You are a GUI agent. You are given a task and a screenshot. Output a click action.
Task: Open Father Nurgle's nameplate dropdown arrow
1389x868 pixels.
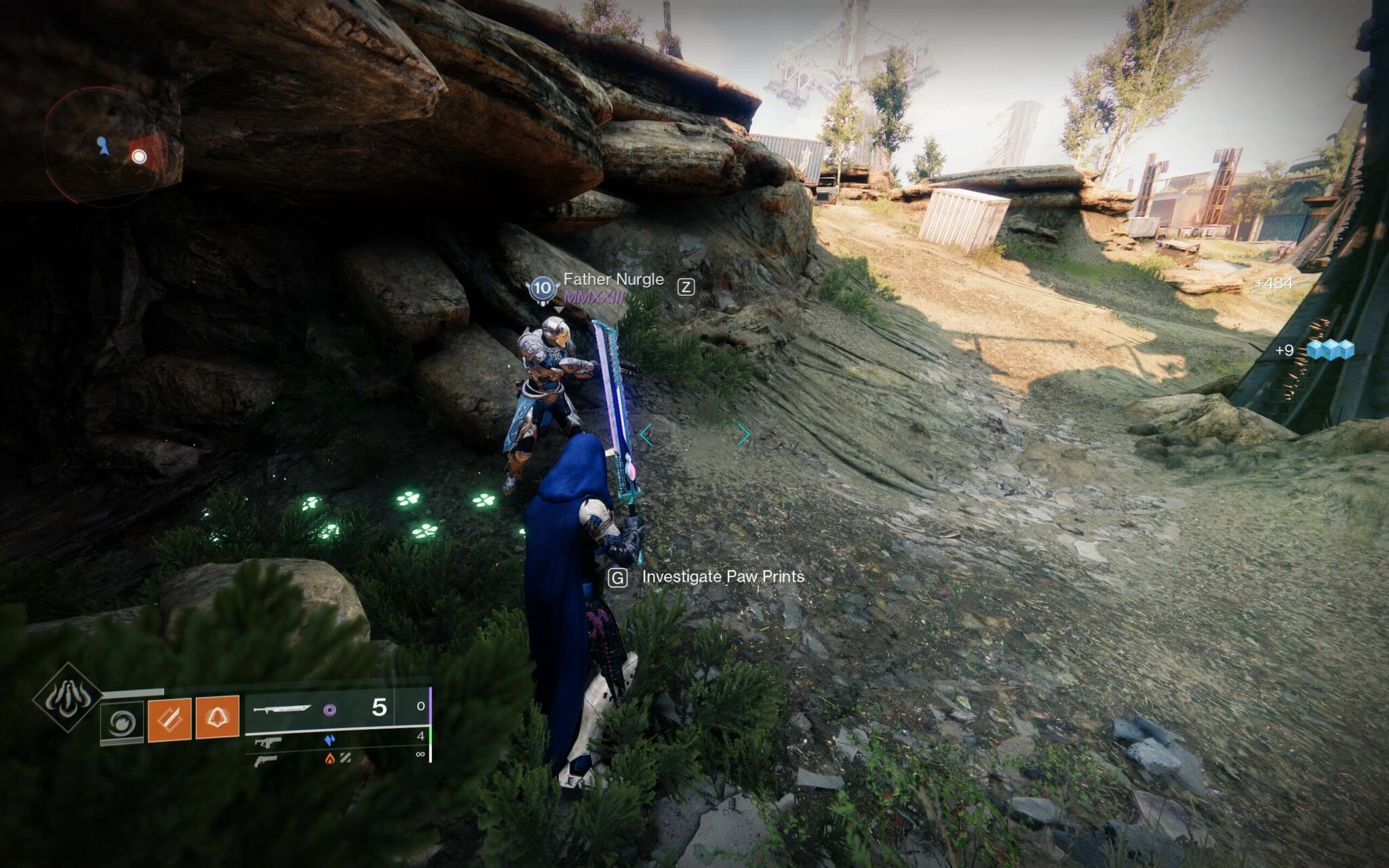point(559,311)
